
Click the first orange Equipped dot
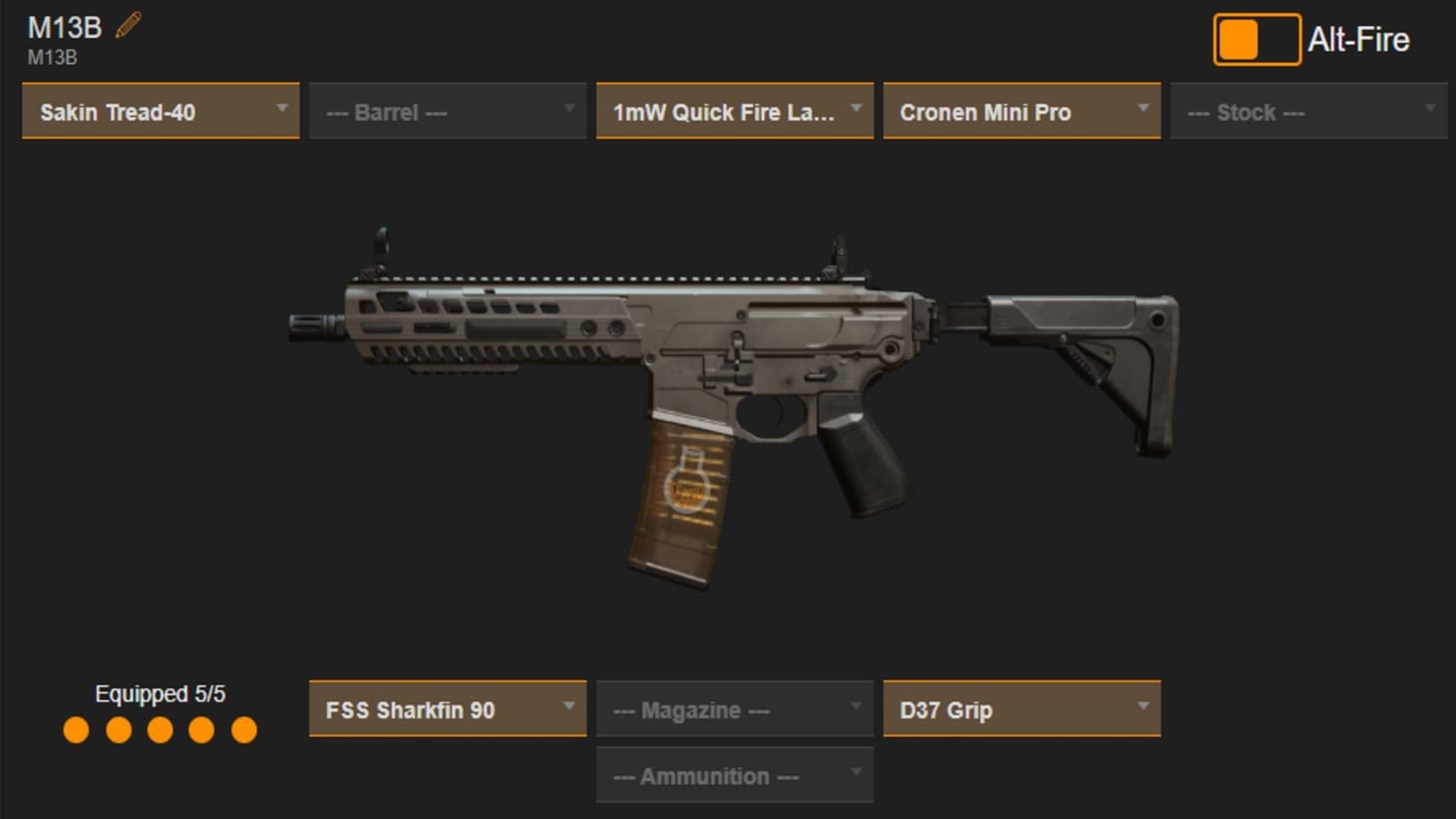(x=77, y=730)
